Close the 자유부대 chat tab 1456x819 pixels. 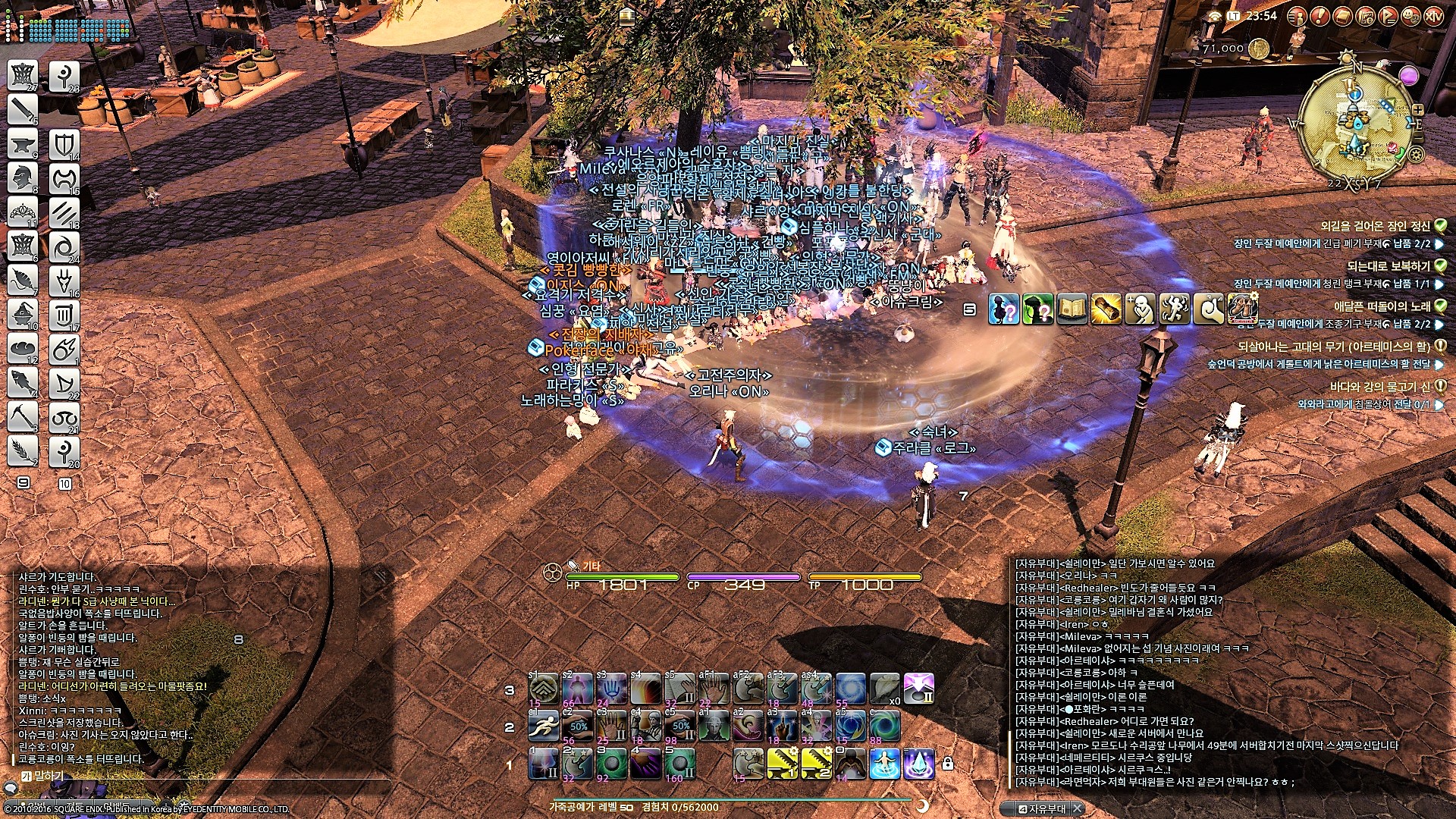click(x=1077, y=808)
